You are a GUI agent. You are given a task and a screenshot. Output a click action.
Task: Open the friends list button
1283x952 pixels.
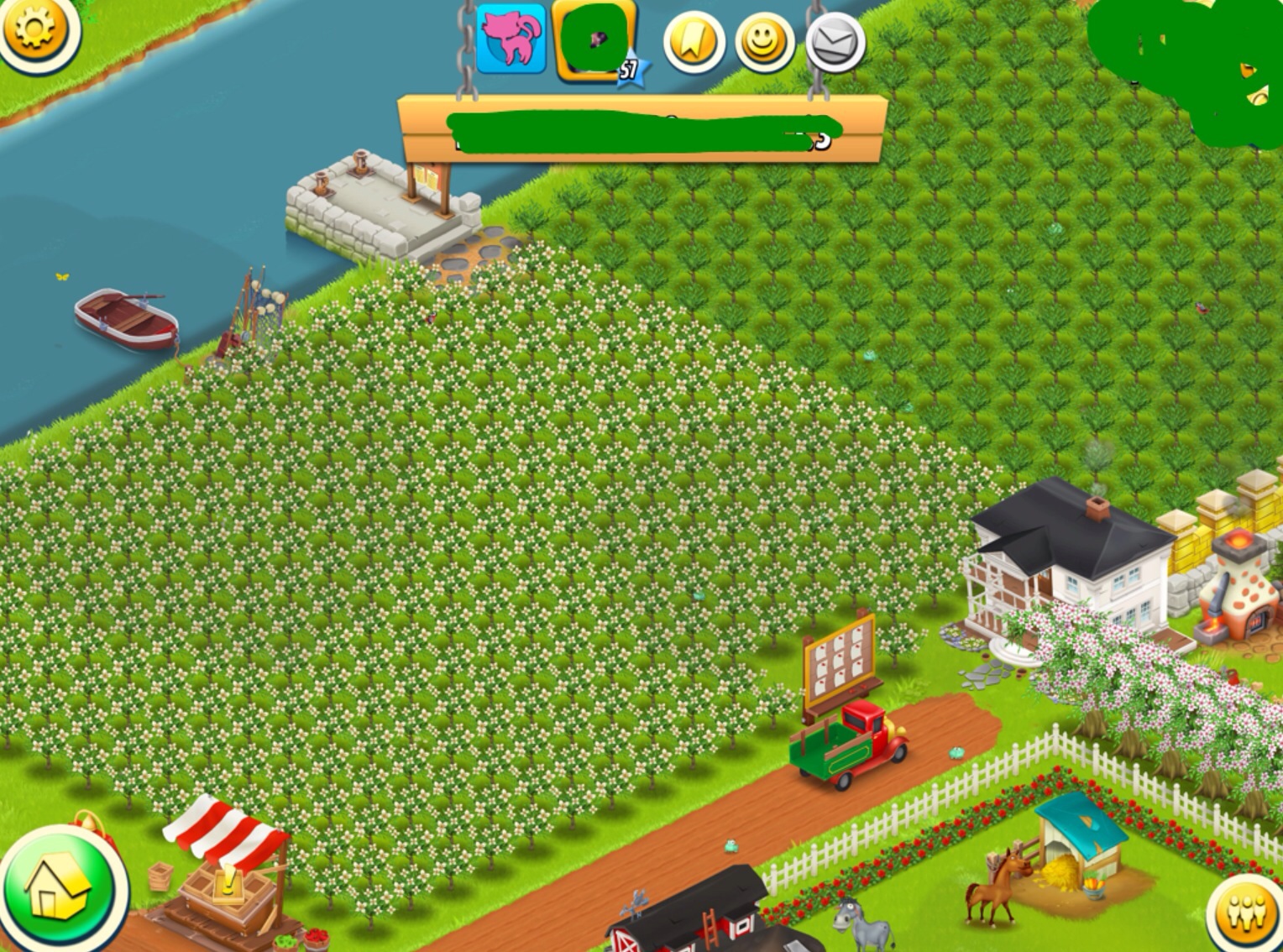coord(1247,913)
